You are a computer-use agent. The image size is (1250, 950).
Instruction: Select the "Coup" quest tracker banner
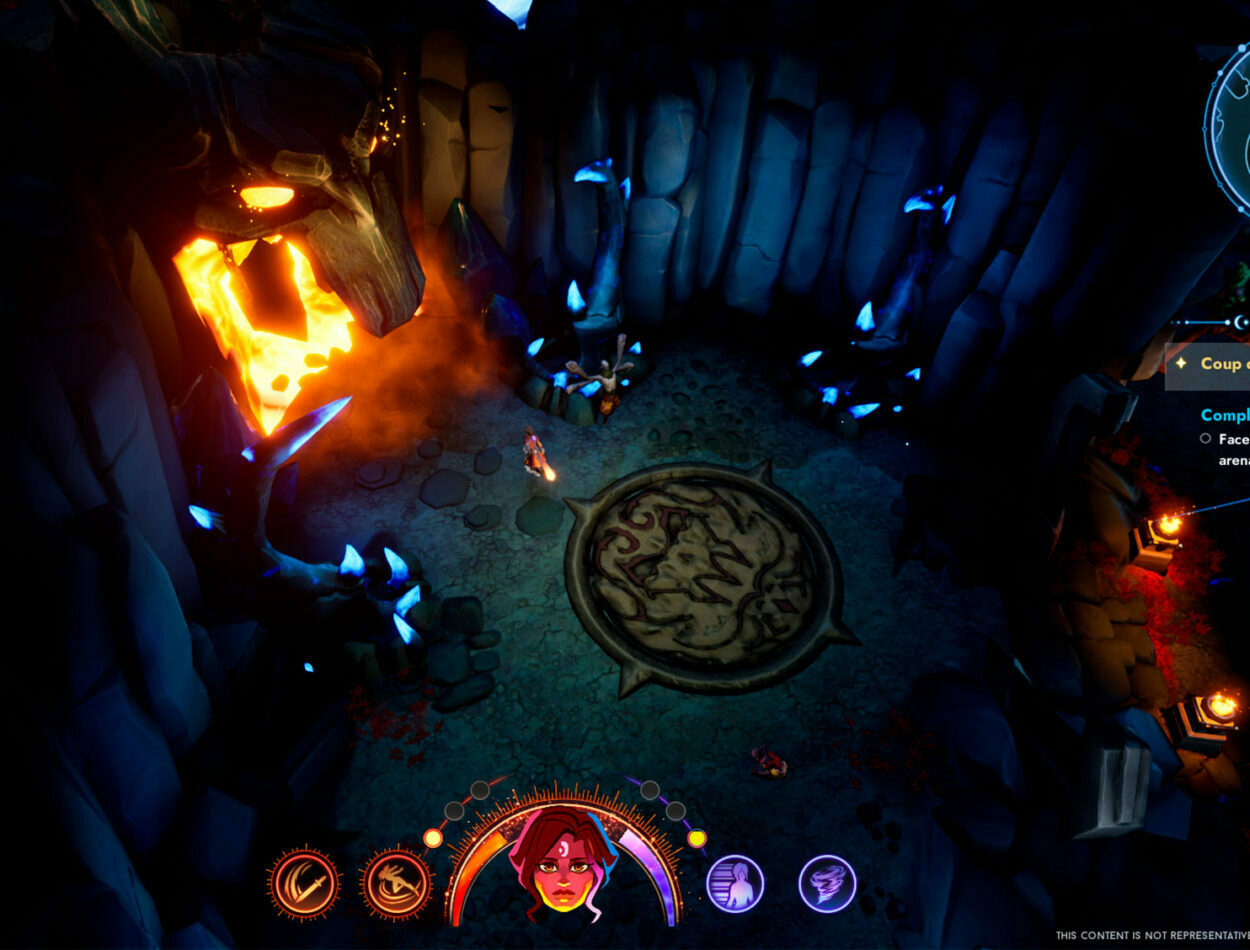point(1208,365)
